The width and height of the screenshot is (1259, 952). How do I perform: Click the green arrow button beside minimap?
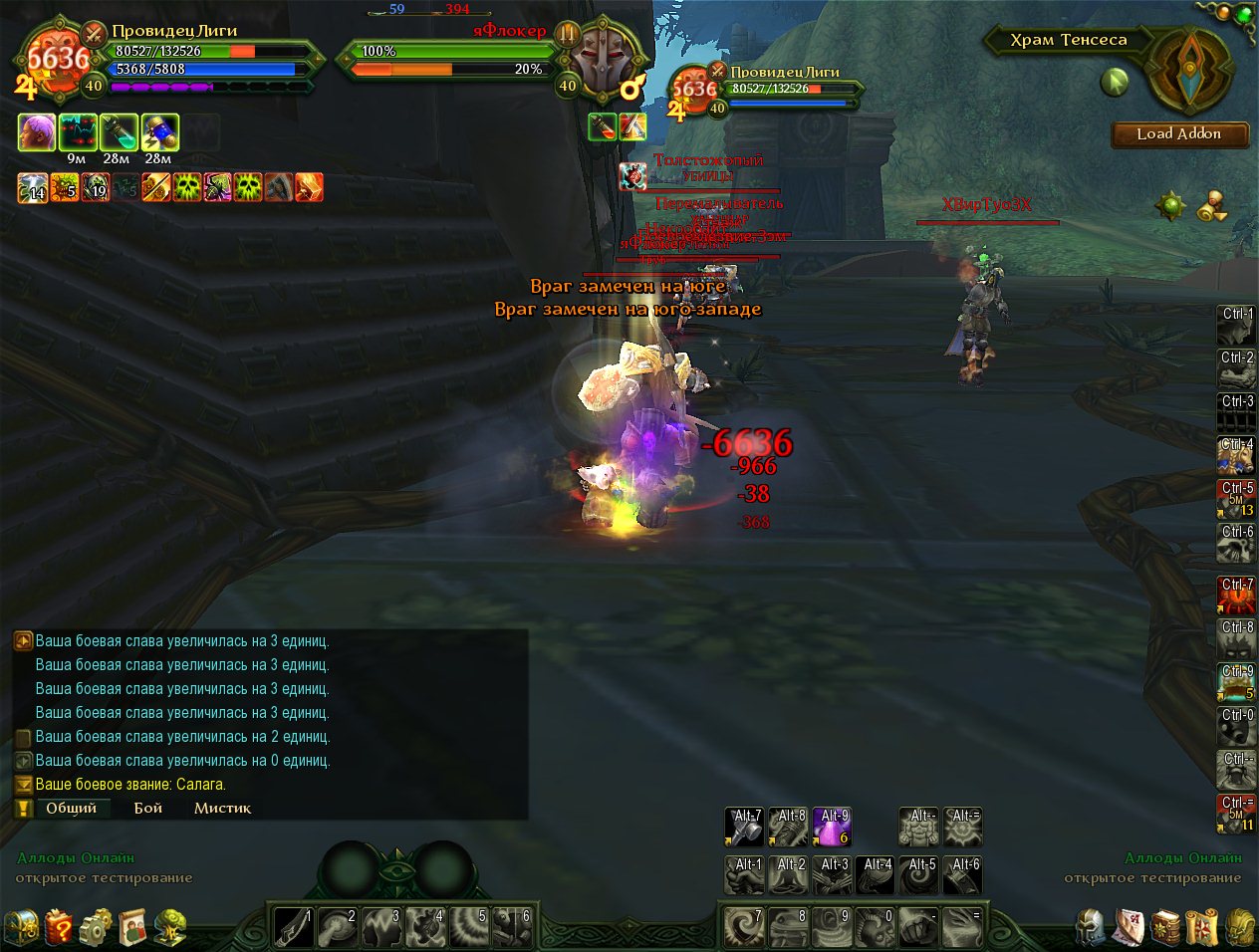1115,82
